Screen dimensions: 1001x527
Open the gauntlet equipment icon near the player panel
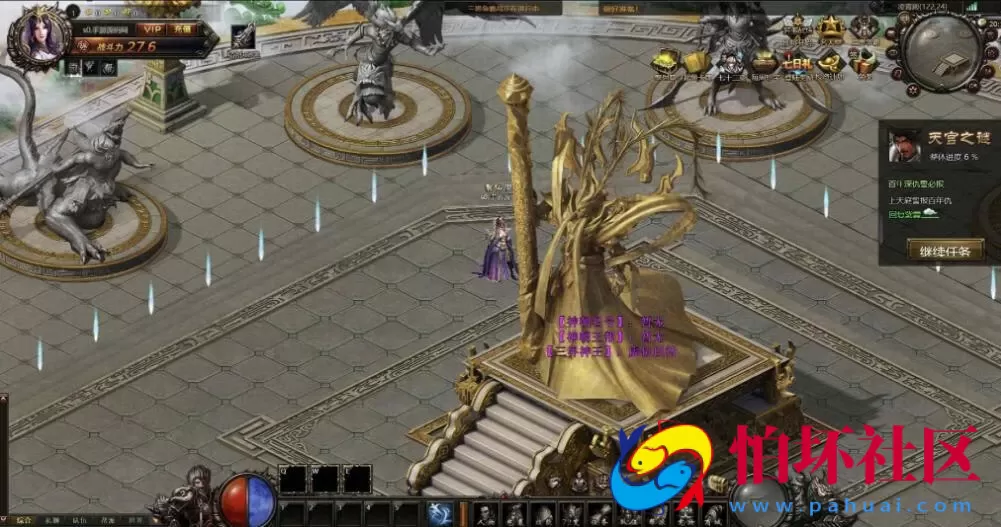243,38
